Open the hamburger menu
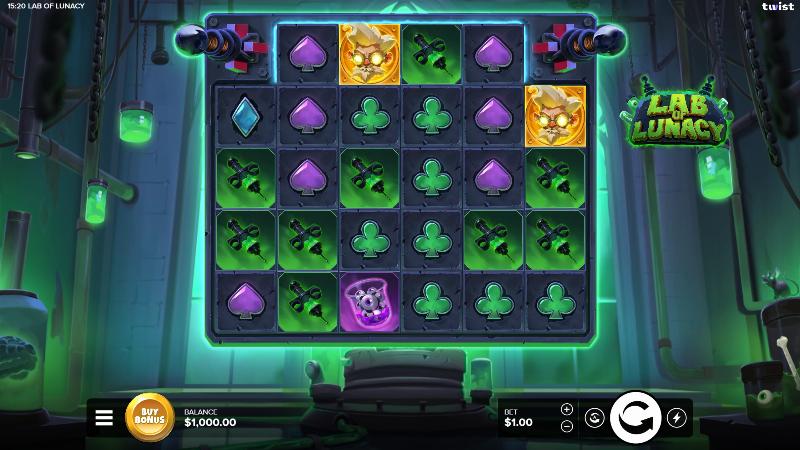The image size is (800, 450). coord(104,418)
